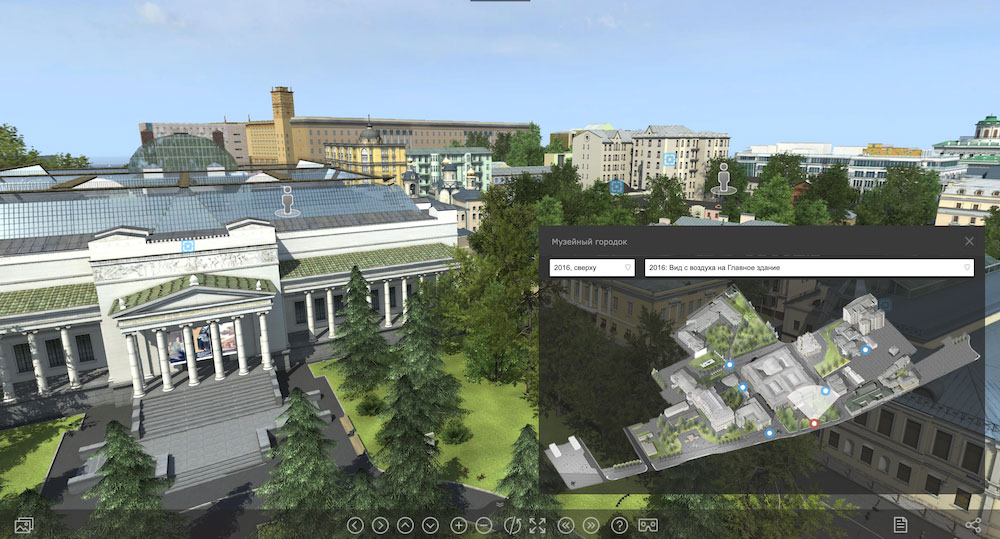
Task: Click the share icon
Action: [974, 524]
